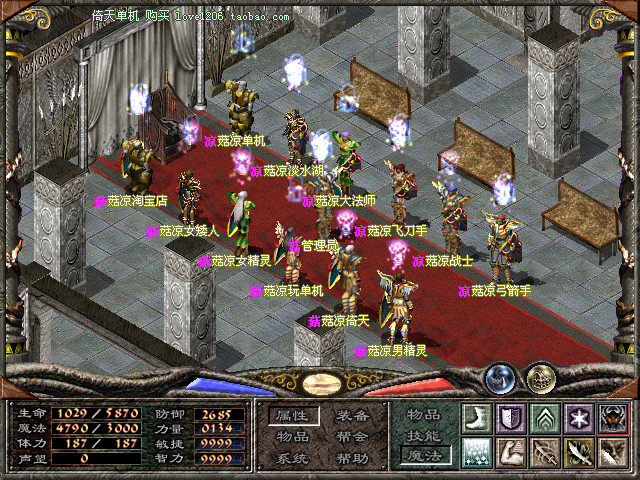Open the 系统 system menu

tap(292, 457)
